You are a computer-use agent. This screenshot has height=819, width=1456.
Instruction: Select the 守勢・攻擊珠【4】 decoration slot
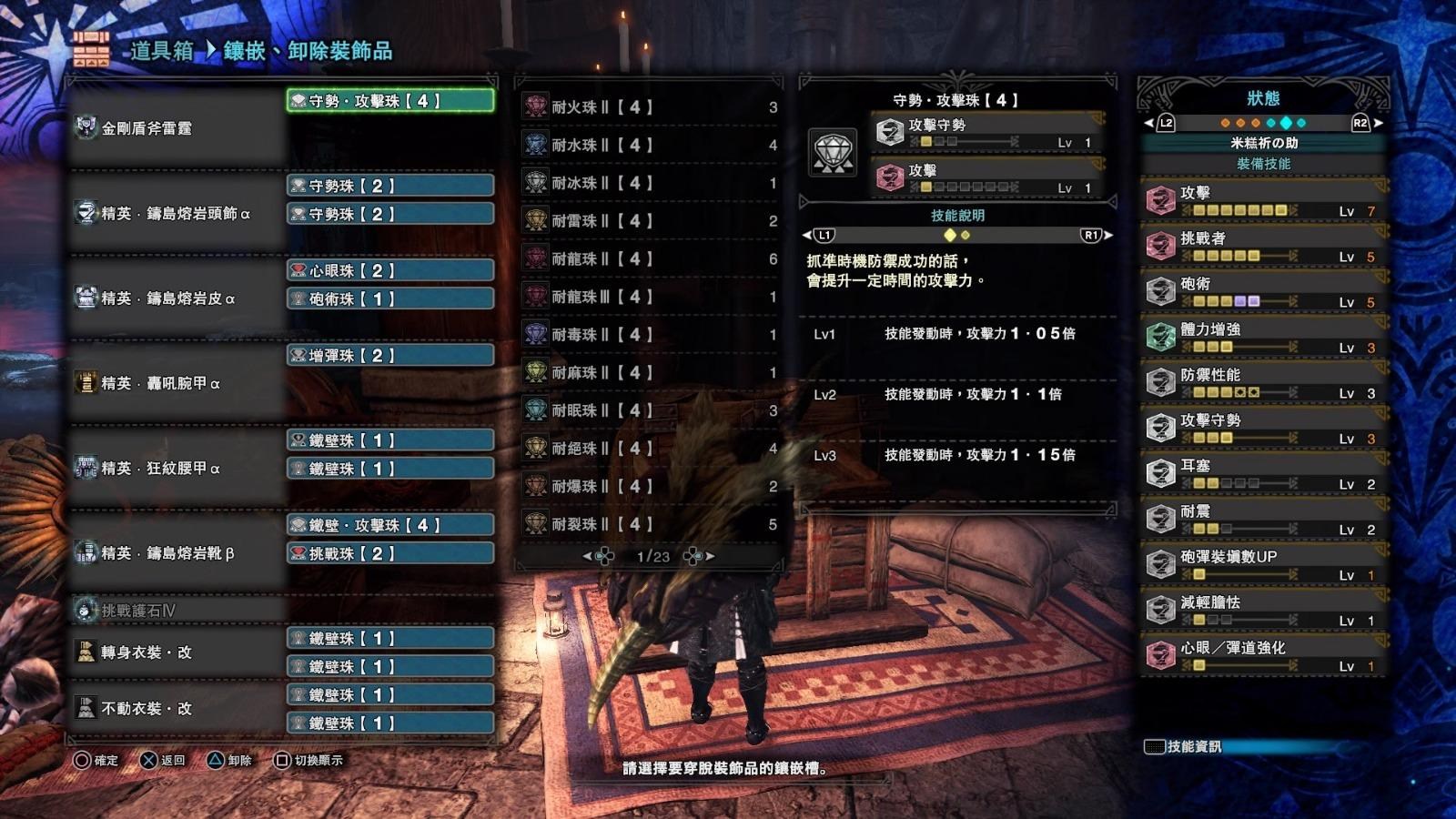tap(390, 101)
